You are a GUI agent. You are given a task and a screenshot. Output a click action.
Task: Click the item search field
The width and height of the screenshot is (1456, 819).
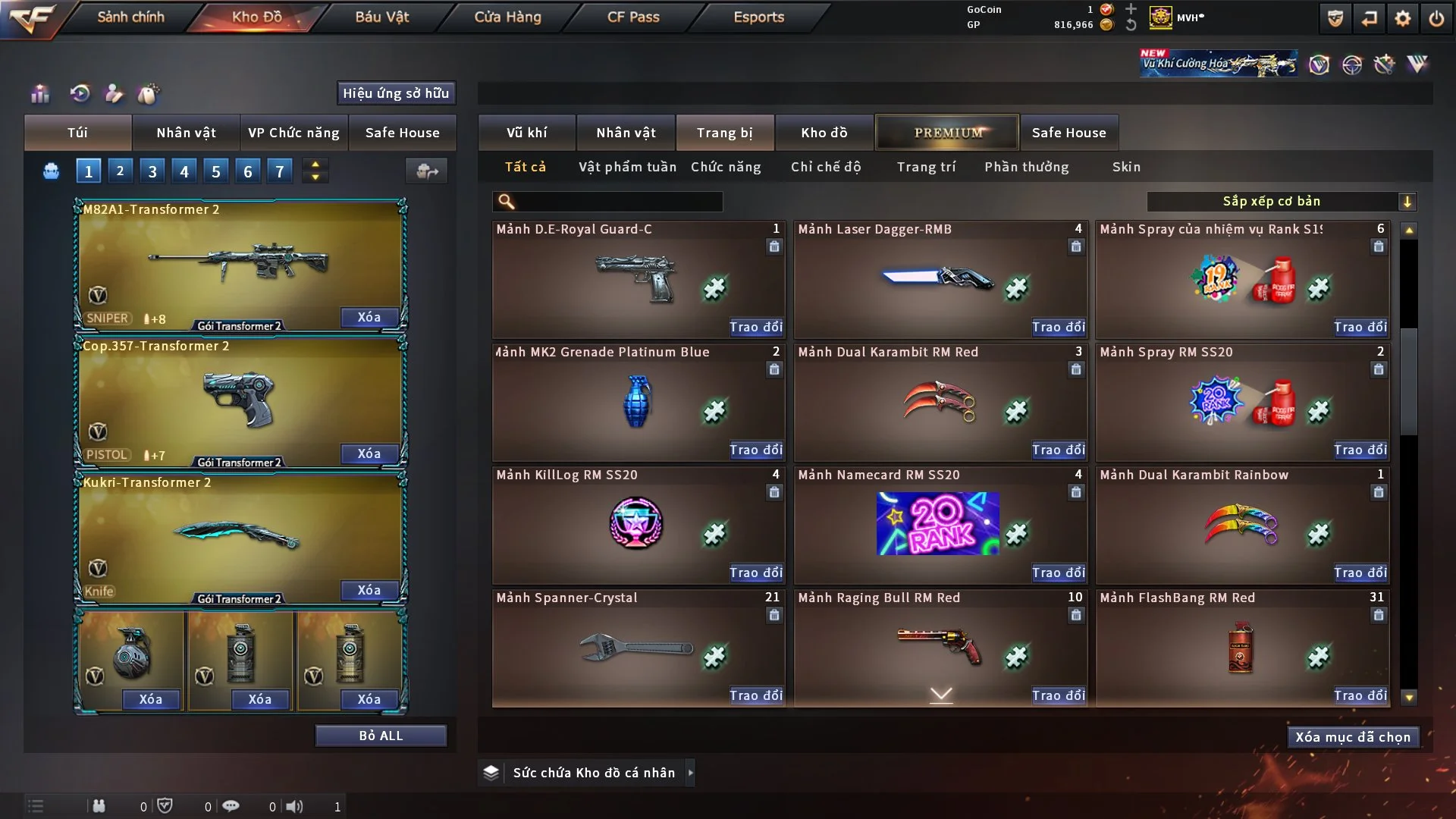pyautogui.click(x=618, y=202)
